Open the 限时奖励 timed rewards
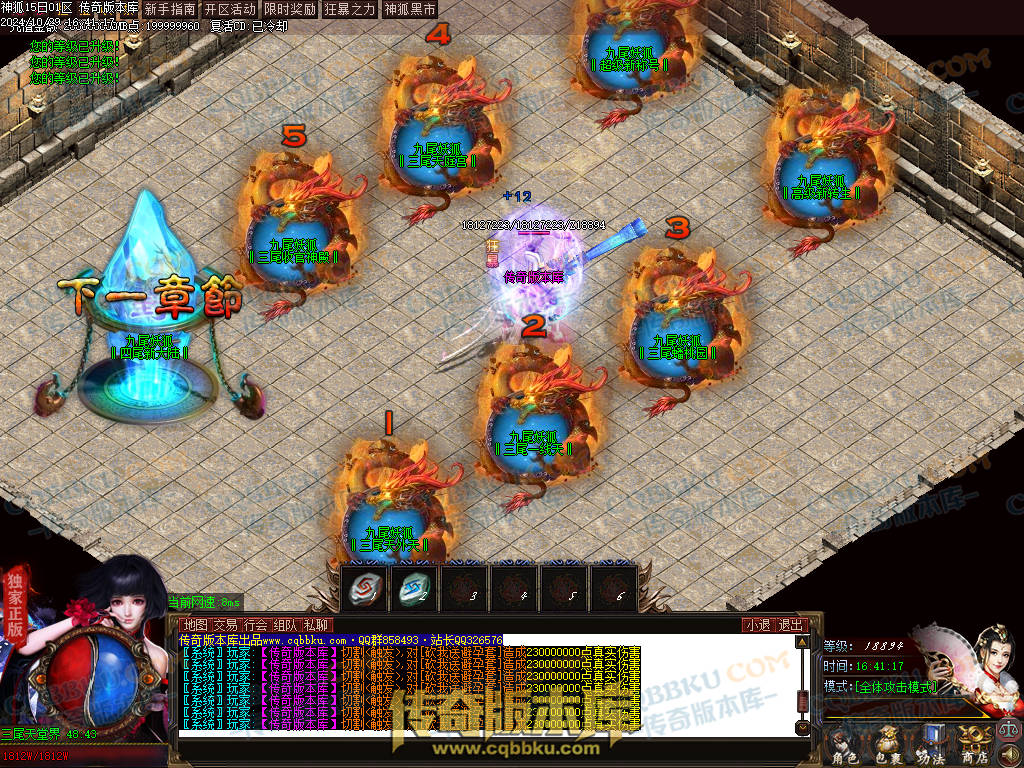The height and width of the screenshot is (768, 1024). [x=290, y=9]
